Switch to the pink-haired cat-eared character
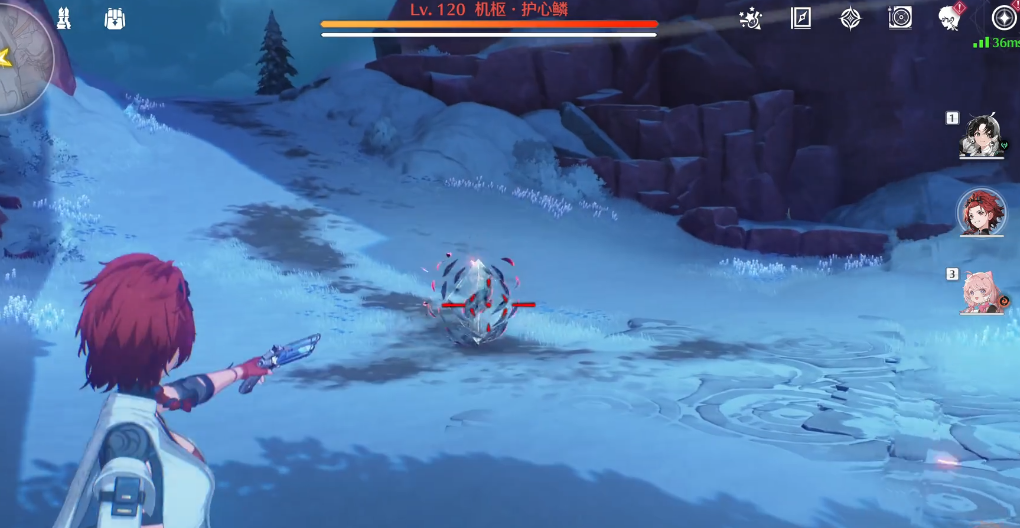 click(x=981, y=291)
